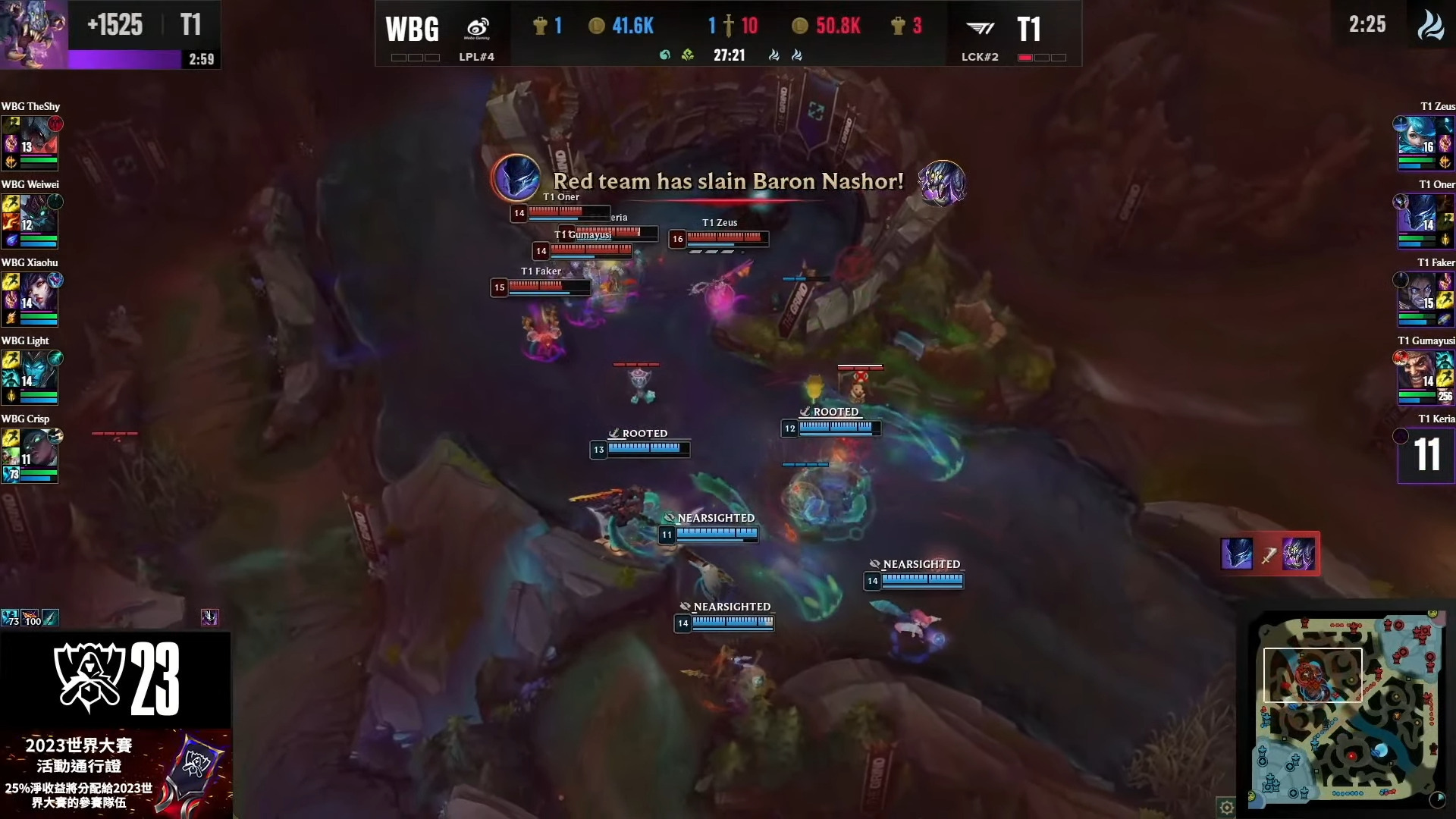Click the ocean drake icon near the game timer
1456x819 pixels.
666,55
